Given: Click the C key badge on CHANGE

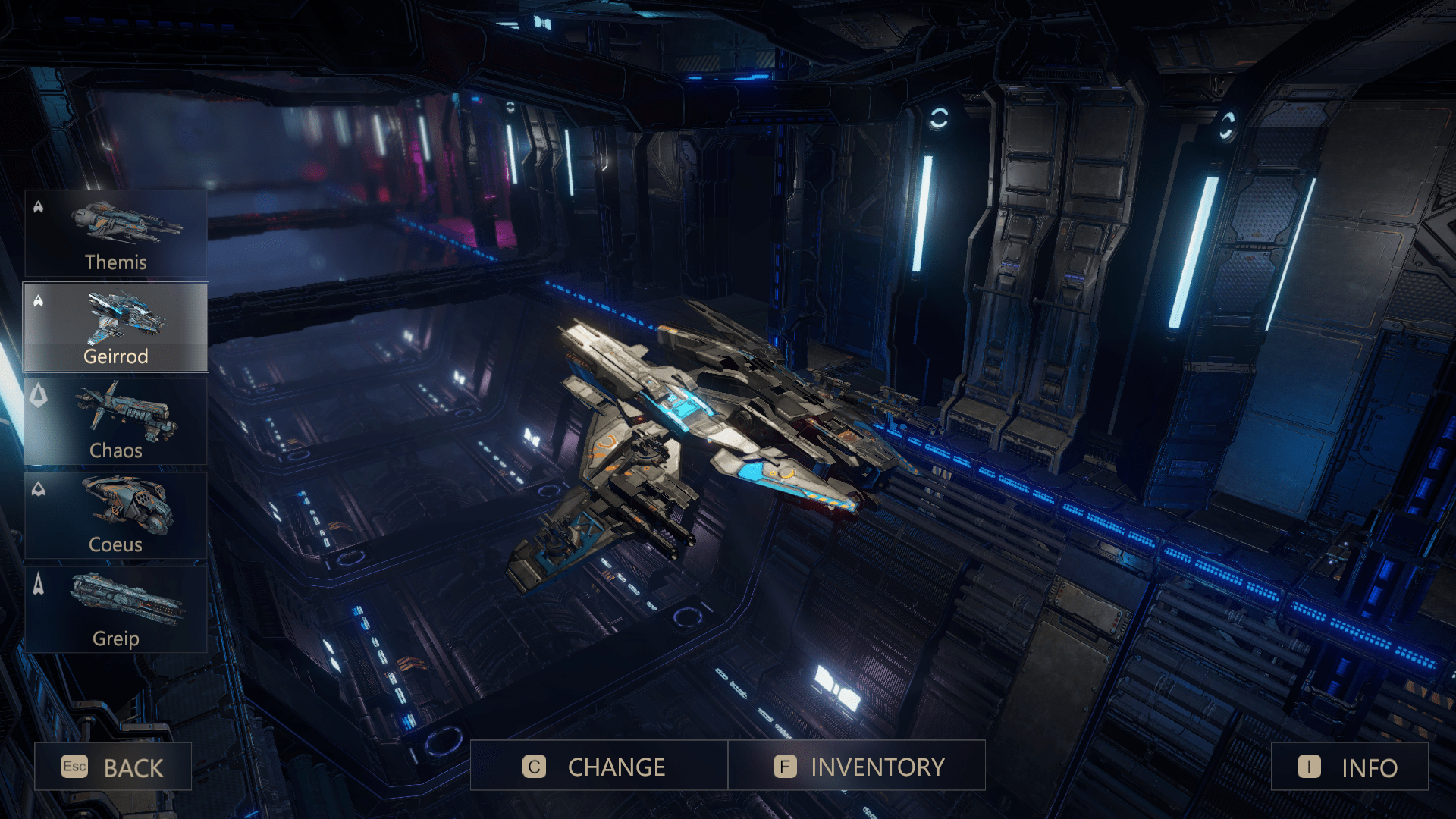Looking at the screenshot, I should 534,766.
